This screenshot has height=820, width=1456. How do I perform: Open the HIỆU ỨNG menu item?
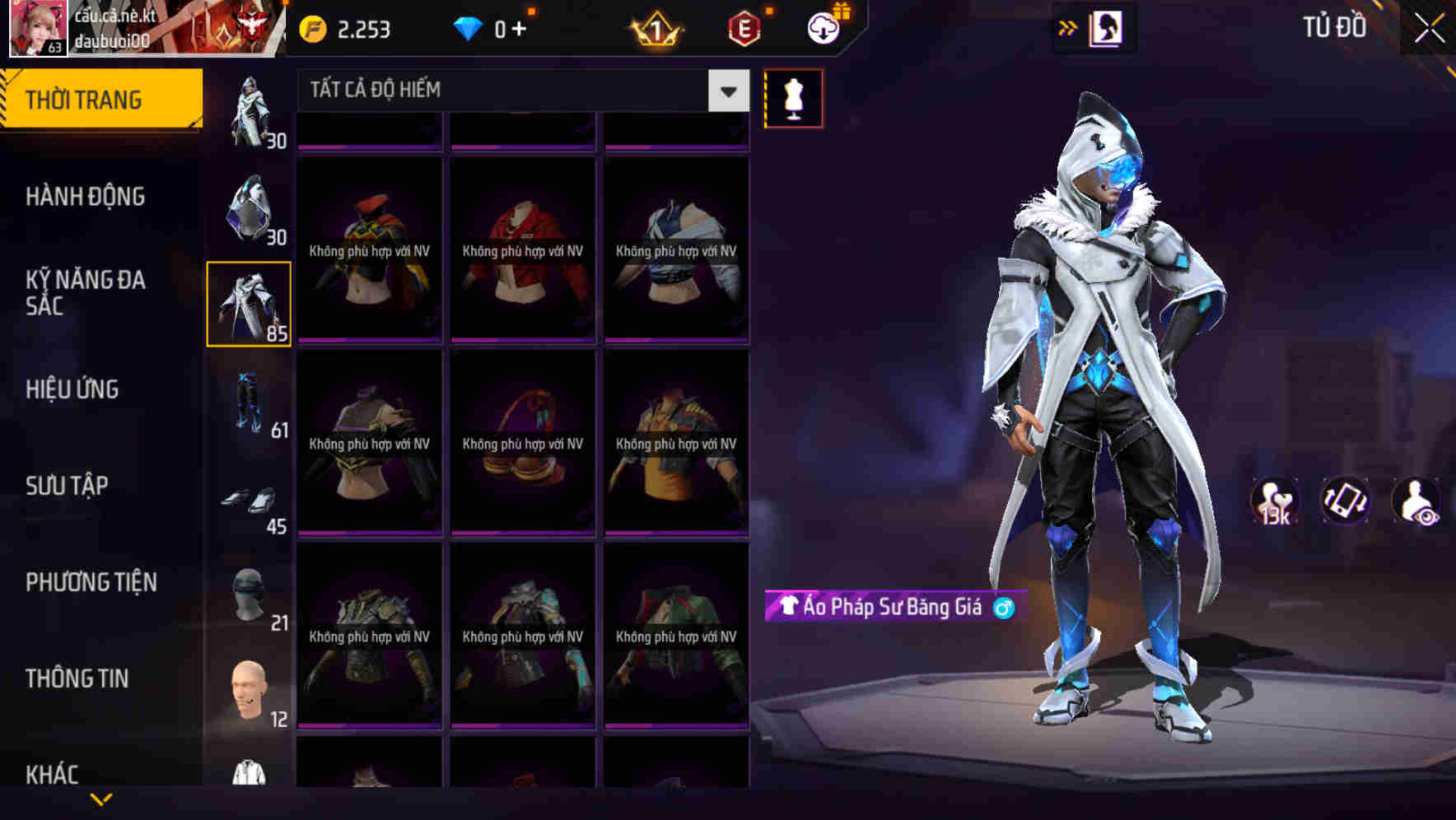pyautogui.click(x=72, y=389)
